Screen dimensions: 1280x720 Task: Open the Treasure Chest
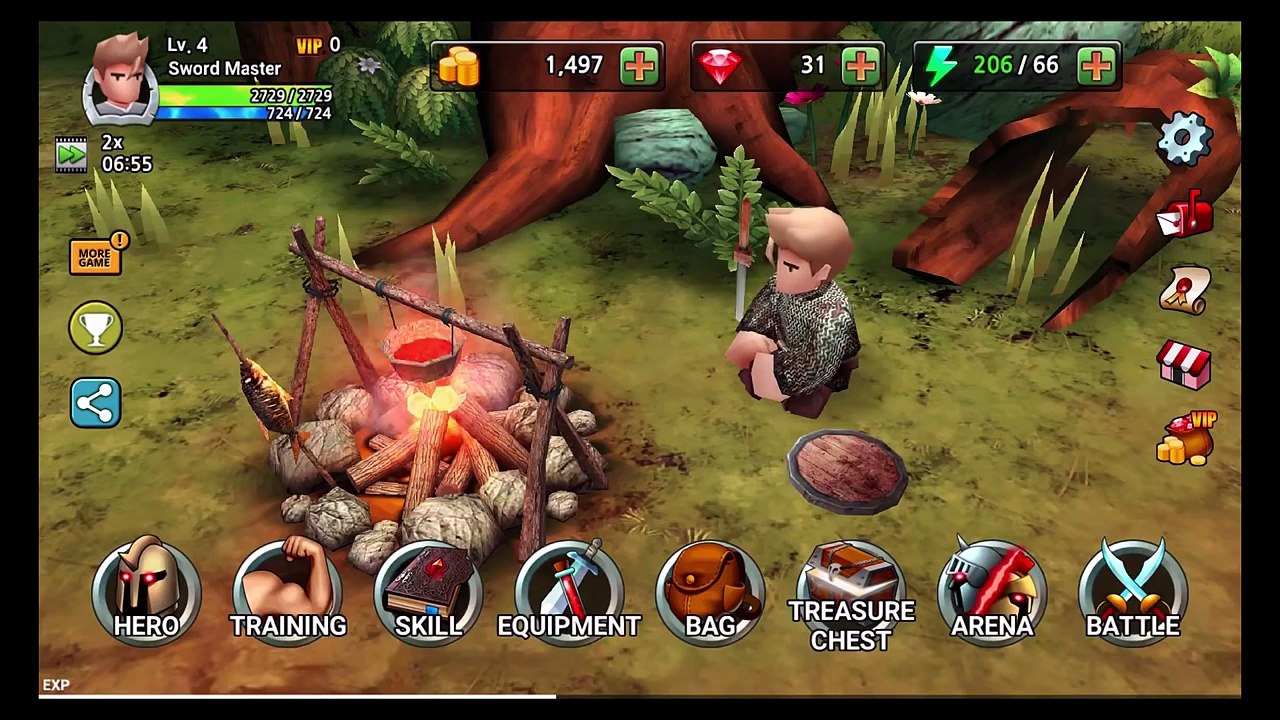[x=851, y=594]
